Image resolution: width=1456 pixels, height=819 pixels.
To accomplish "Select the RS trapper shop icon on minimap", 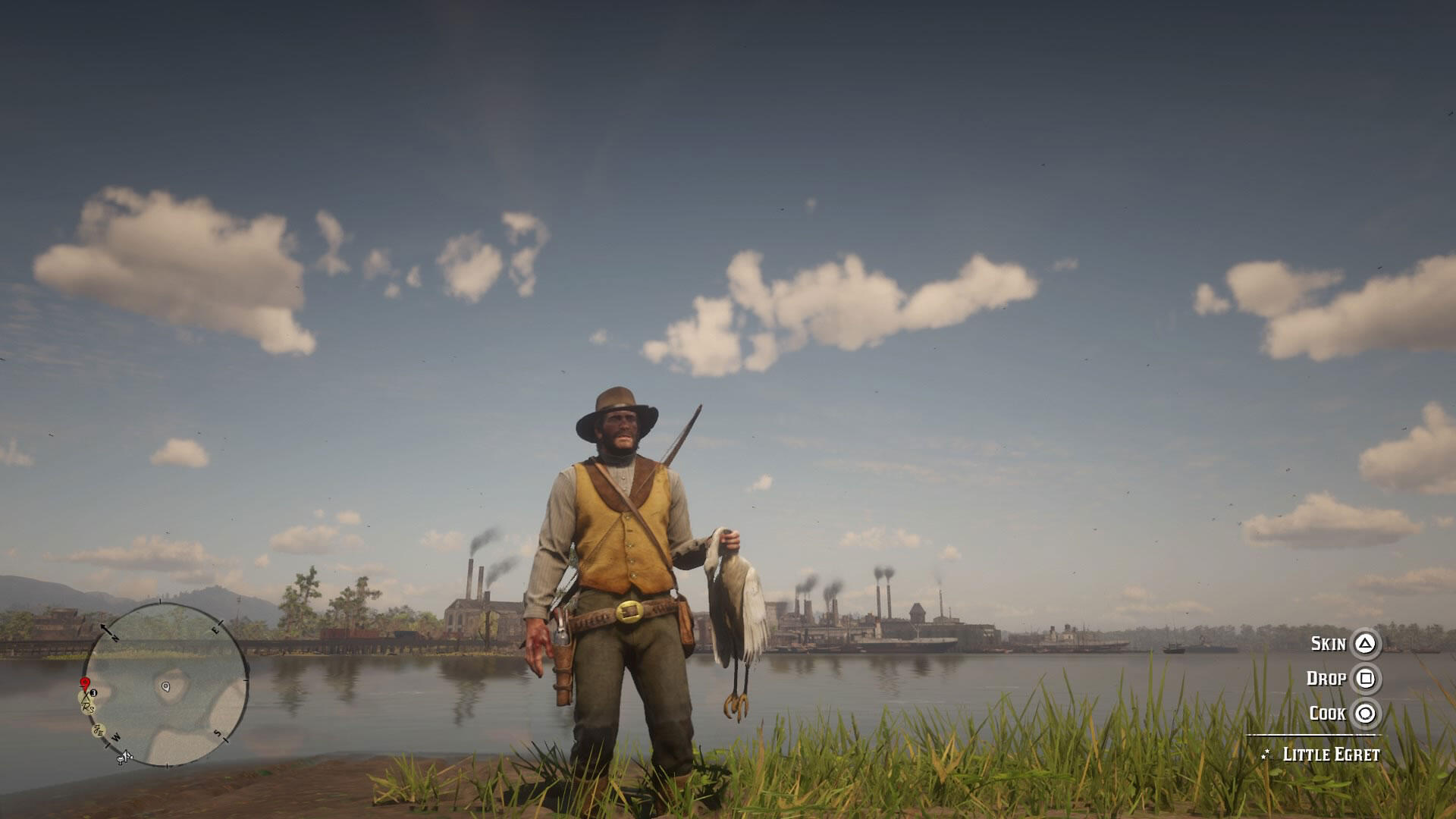I will click(88, 708).
